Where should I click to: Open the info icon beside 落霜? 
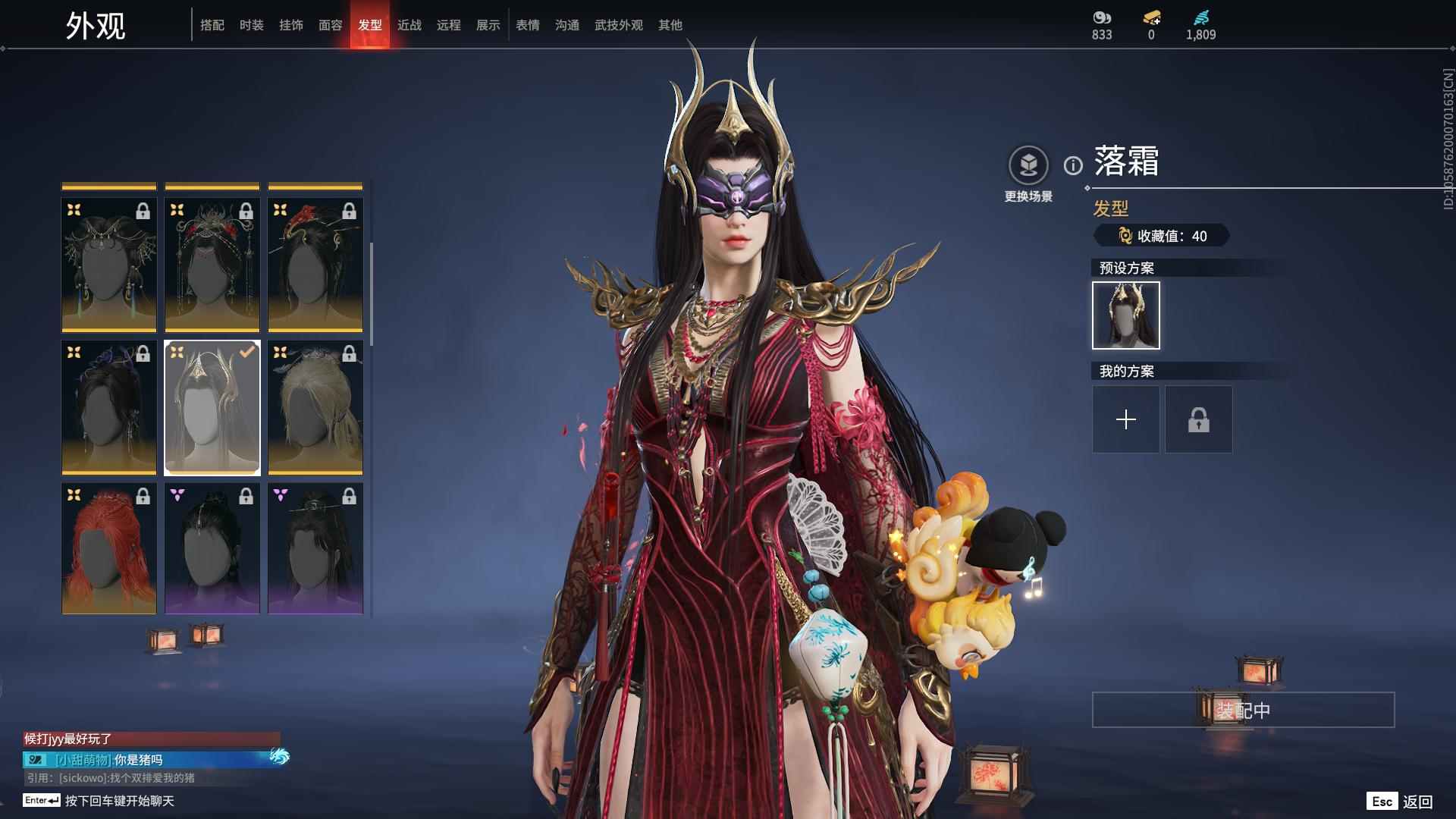coord(1073,165)
